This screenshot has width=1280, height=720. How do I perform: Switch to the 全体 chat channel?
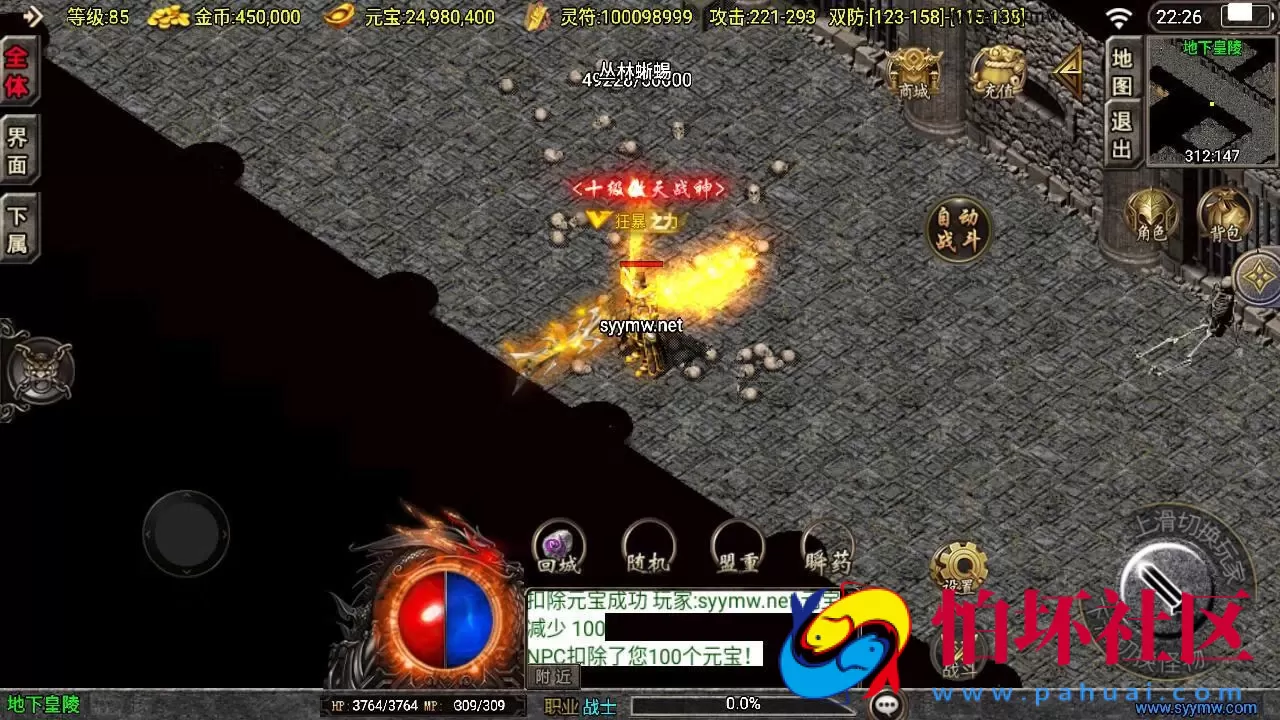coord(18,72)
